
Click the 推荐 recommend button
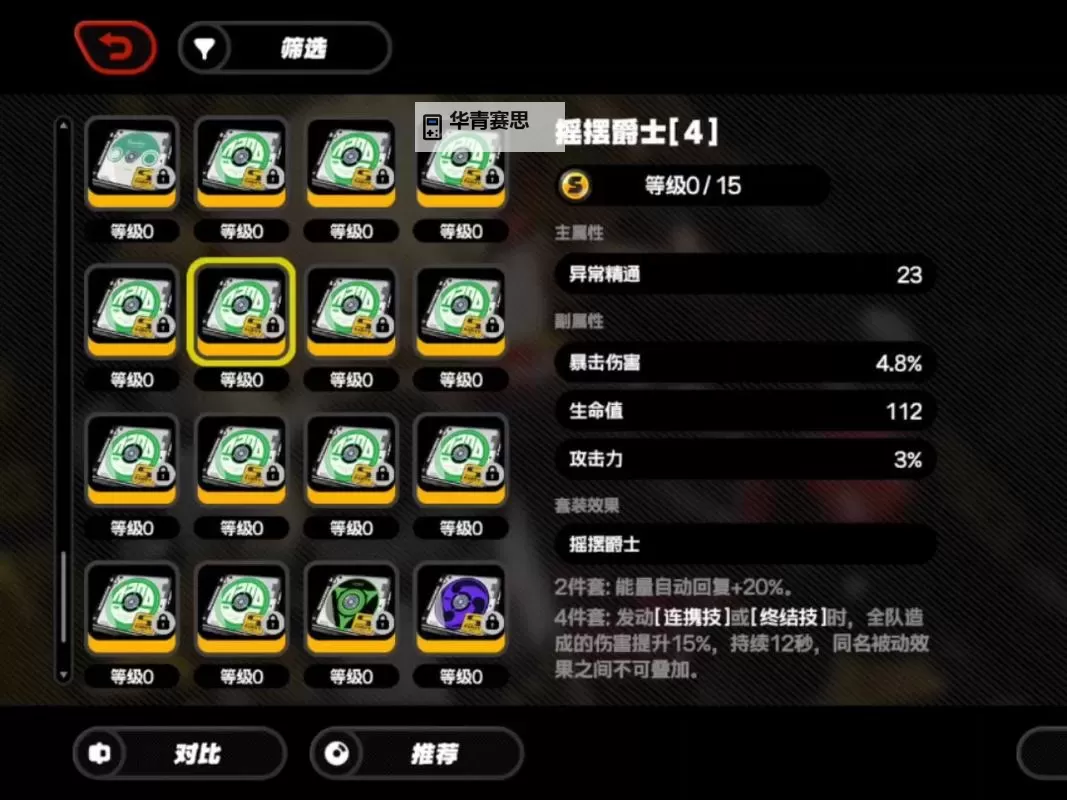click(x=416, y=753)
